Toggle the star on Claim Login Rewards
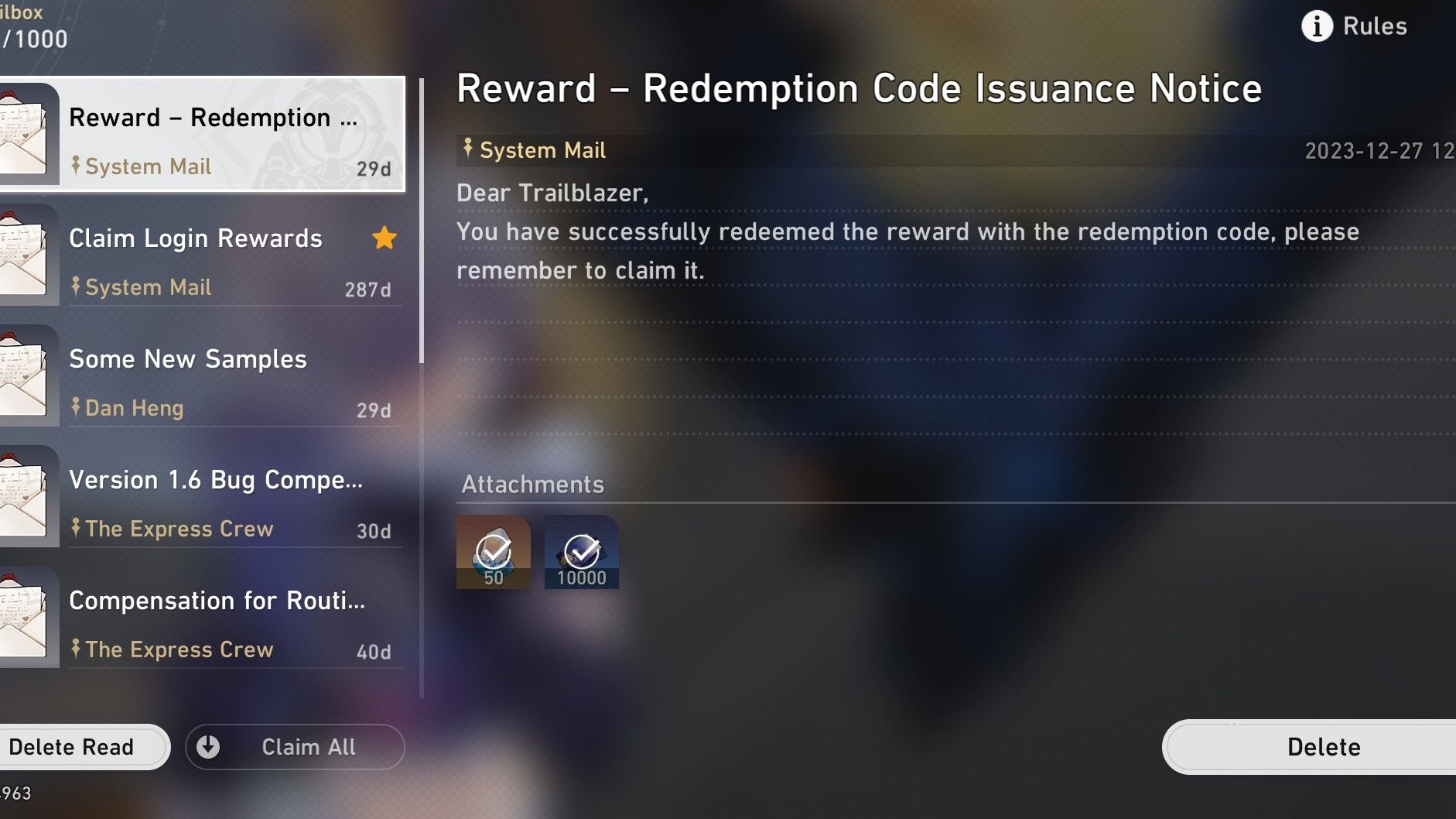This screenshot has height=819, width=1456. (x=384, y=238)
